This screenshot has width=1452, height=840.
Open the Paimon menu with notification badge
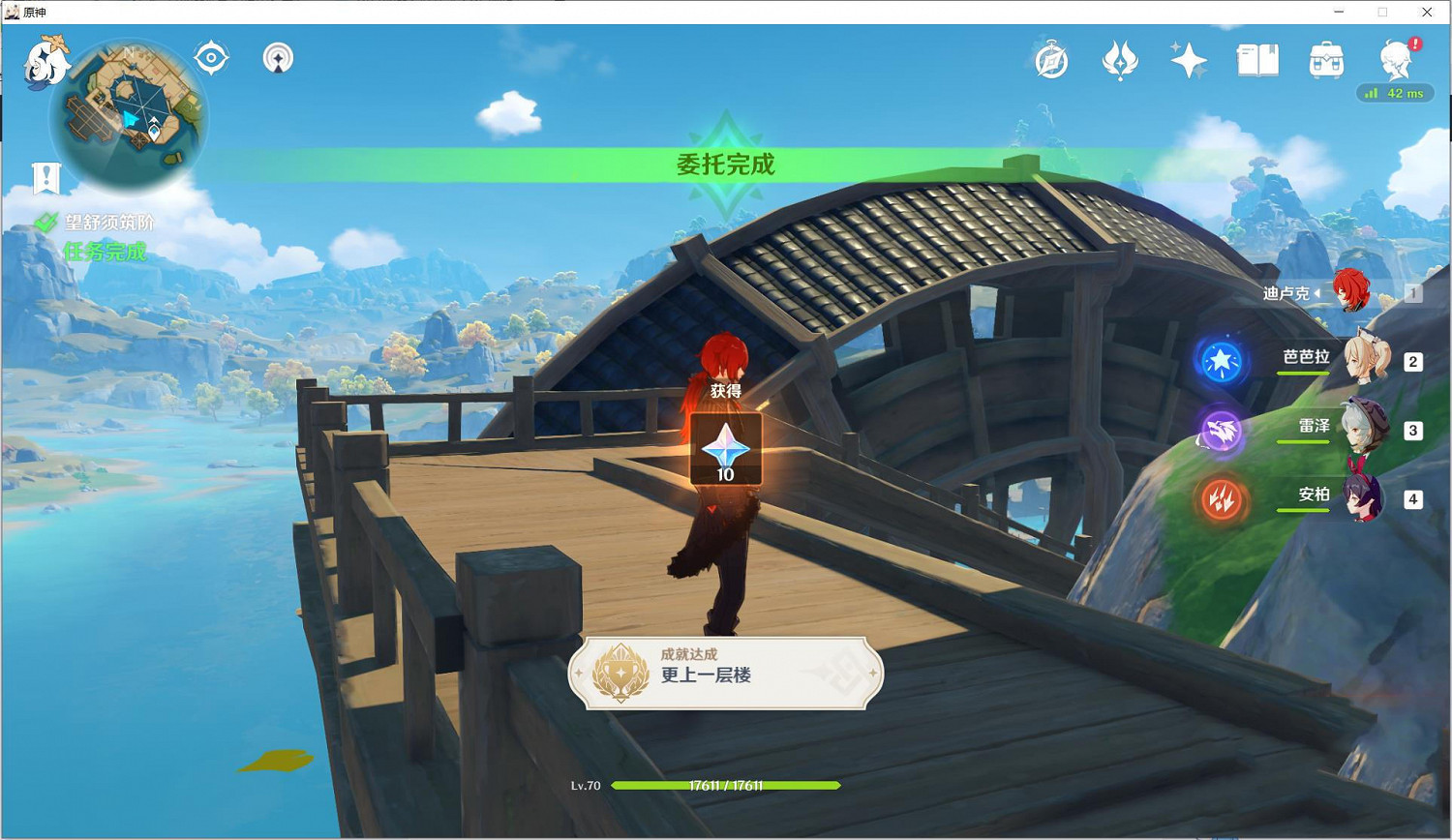point(1394,60)
